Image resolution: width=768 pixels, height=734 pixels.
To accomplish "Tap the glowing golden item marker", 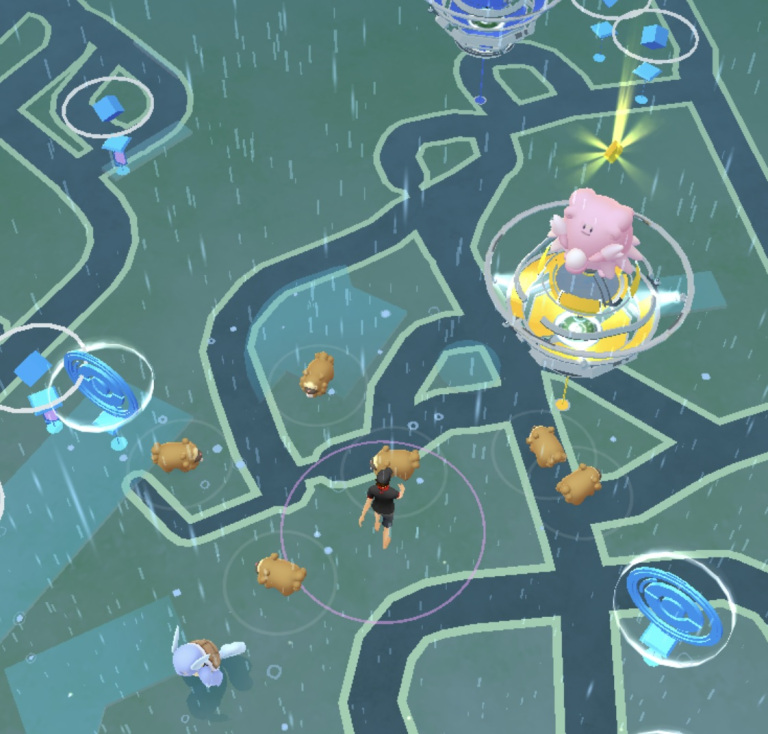I will pyautogui.click(x=614, y=151).
